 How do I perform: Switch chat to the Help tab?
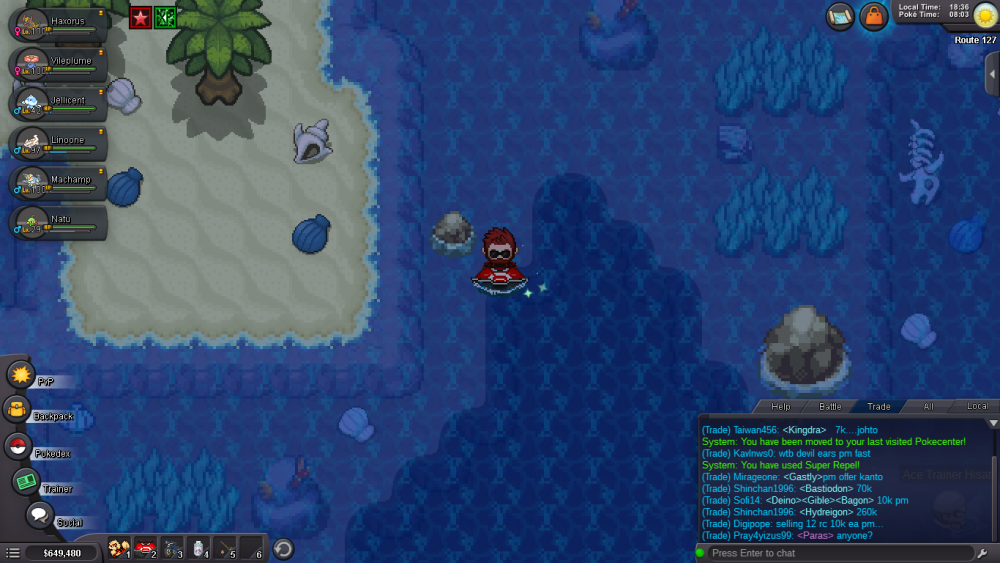pyautogui.click(x=781, y=406)
